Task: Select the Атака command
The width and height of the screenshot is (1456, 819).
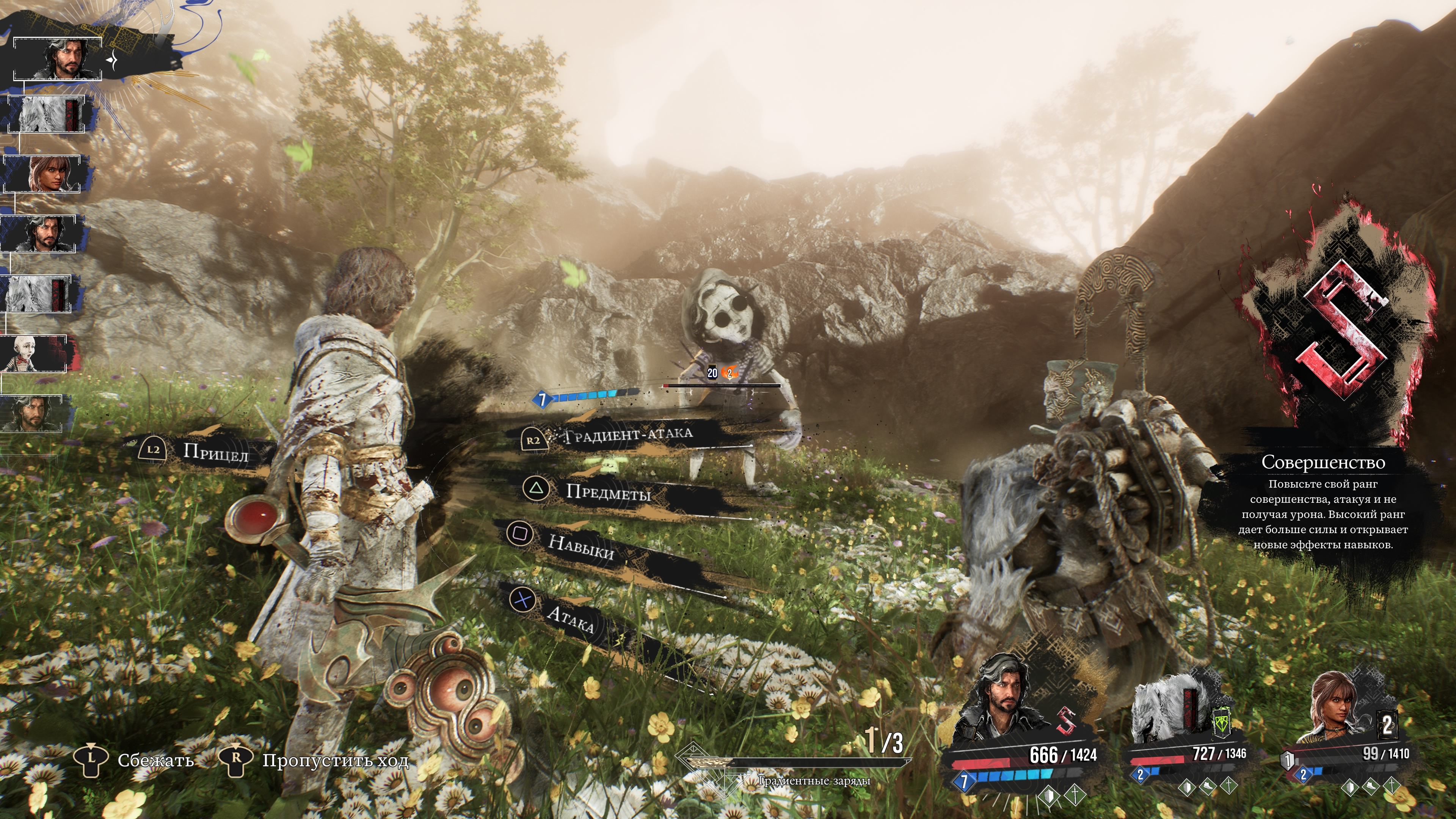Action: coord(569,619)
